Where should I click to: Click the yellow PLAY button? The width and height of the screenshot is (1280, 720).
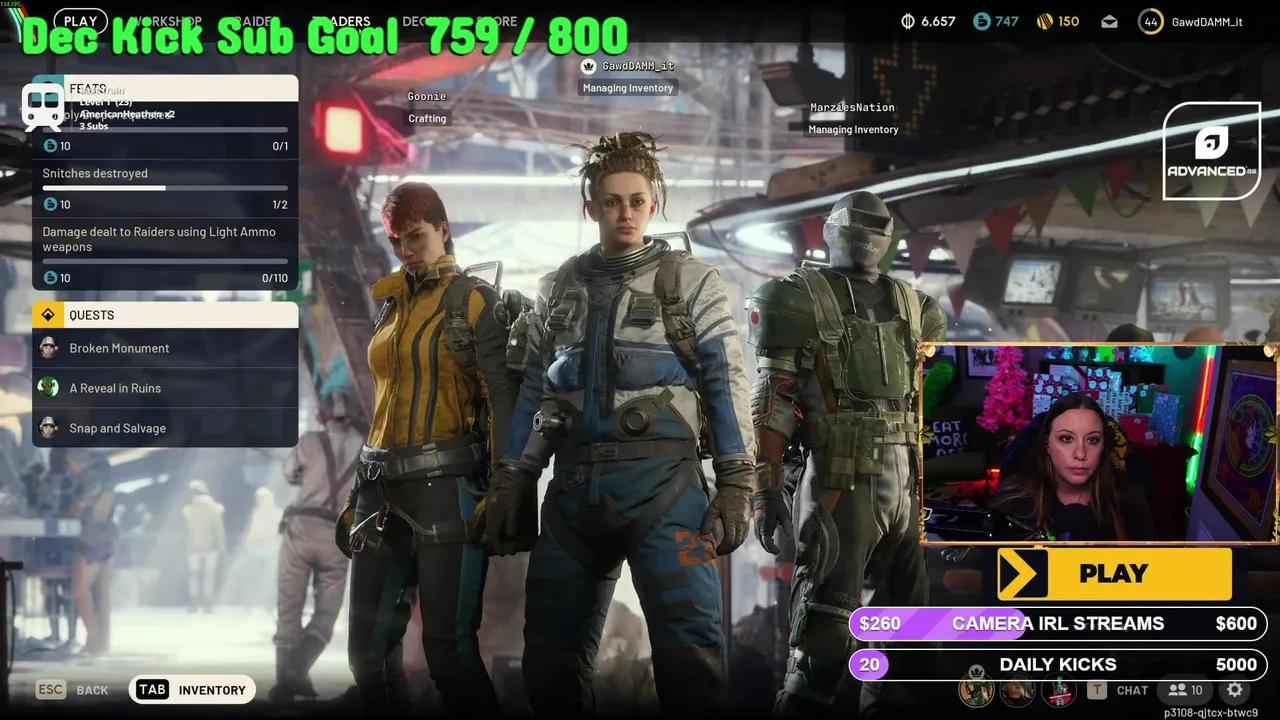coord(1113,573)
